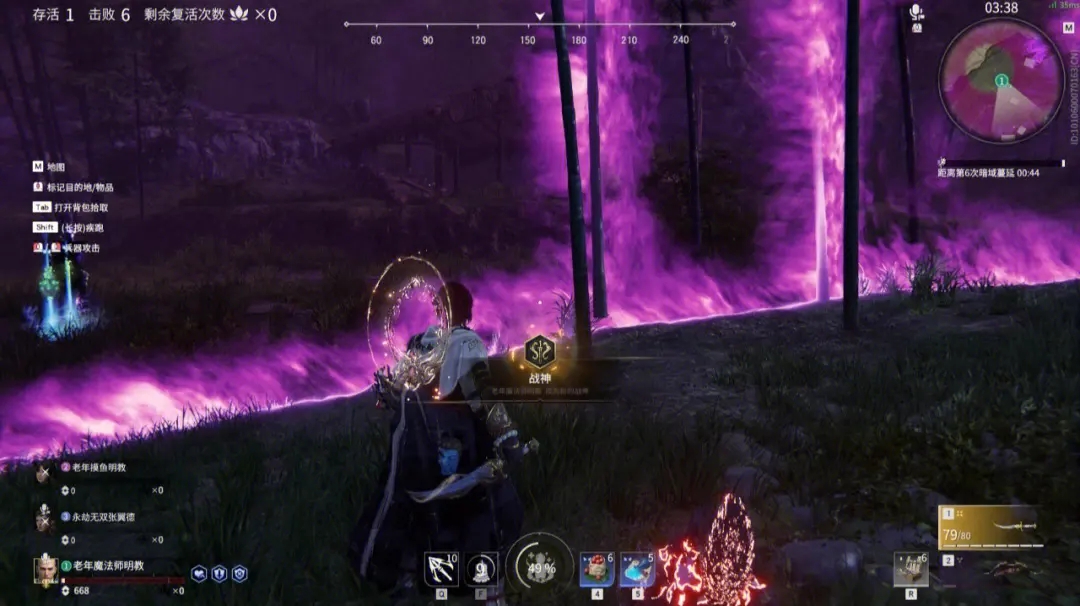1080x606 pixels.
Task: Click the heart soul jade buff icon
Action: coord(199,574)
